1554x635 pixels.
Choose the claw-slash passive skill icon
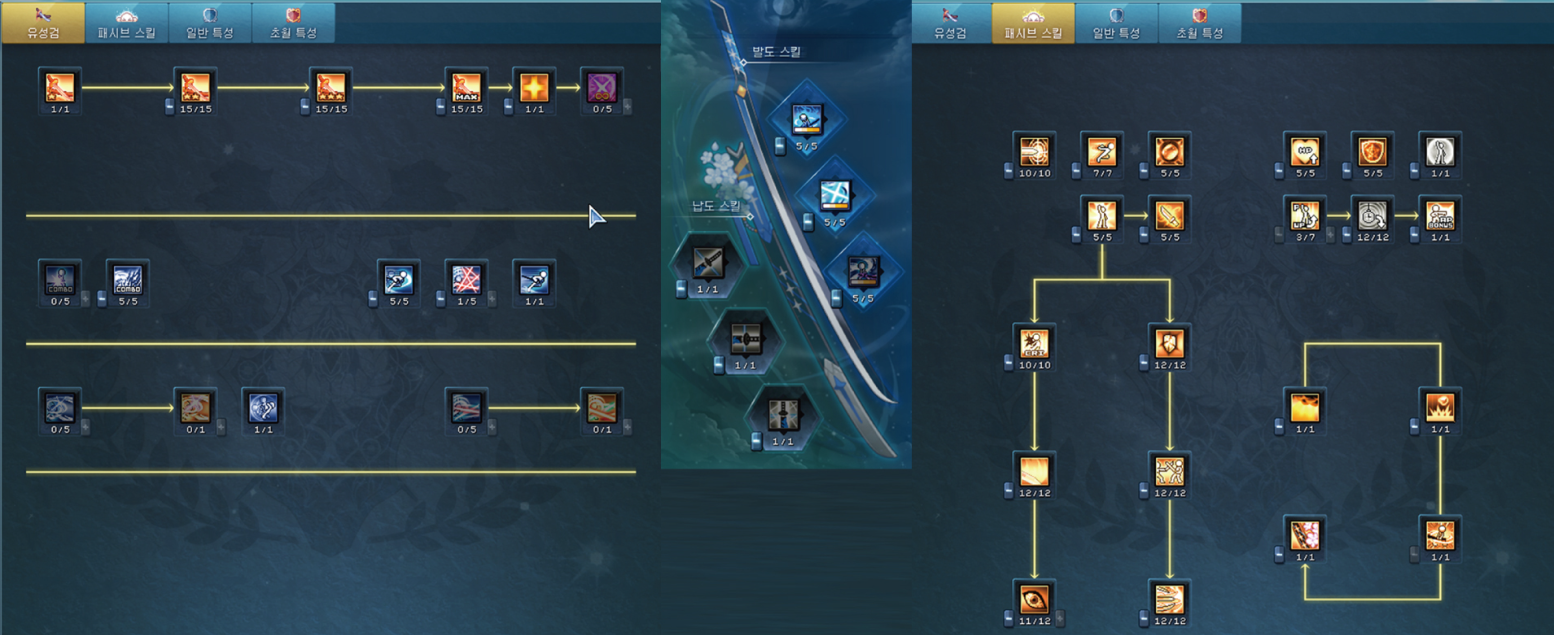pyautogui.click(x=1170, y=599)
